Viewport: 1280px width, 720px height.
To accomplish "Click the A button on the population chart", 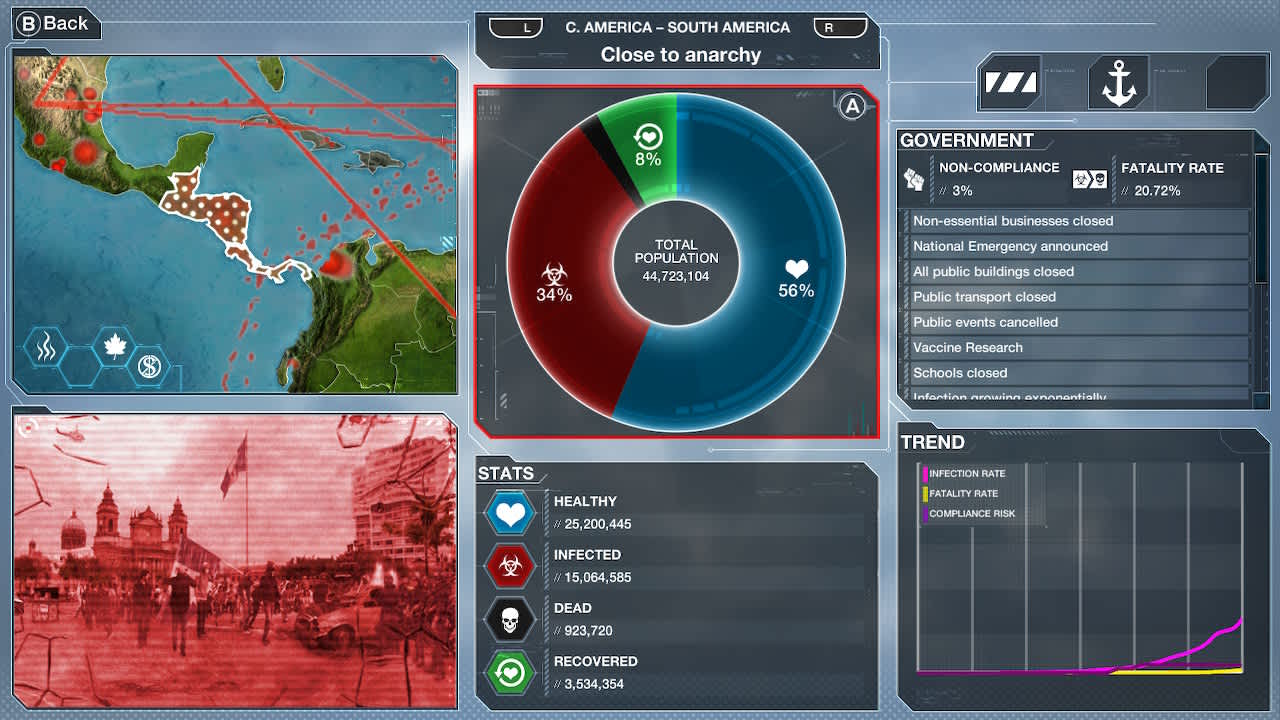I will 852,106.
